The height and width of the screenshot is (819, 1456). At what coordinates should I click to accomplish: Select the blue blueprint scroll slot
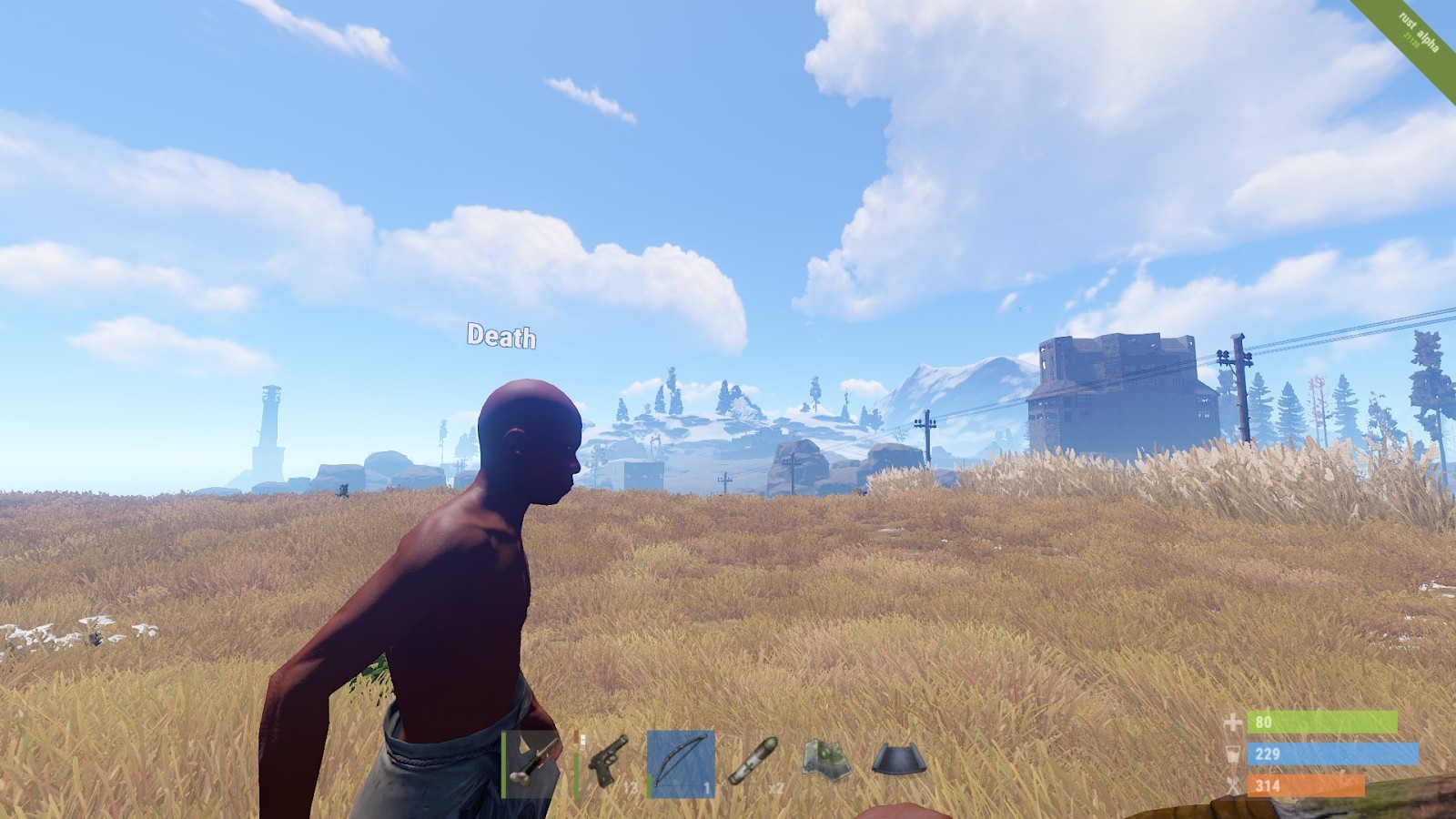899,760
